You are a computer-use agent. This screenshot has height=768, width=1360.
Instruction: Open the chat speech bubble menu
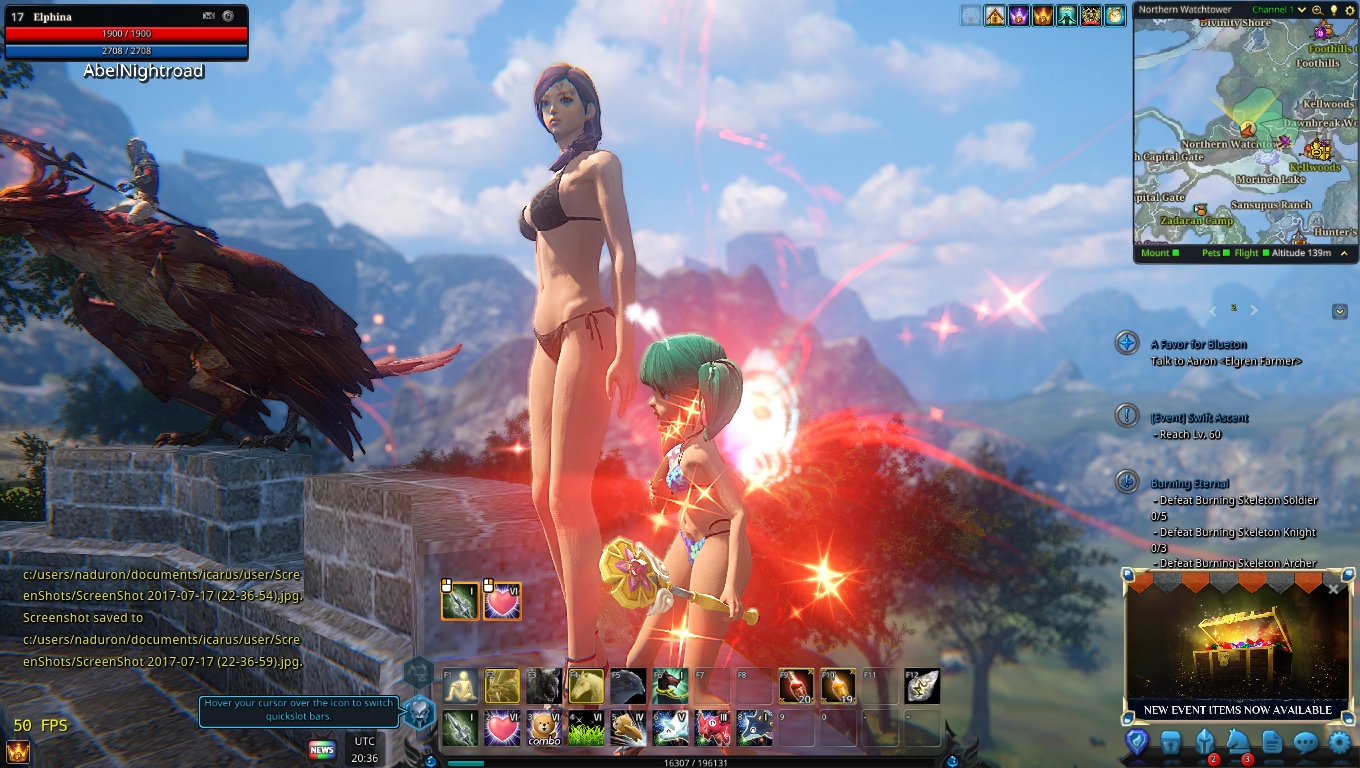[x=1305, y=742]
